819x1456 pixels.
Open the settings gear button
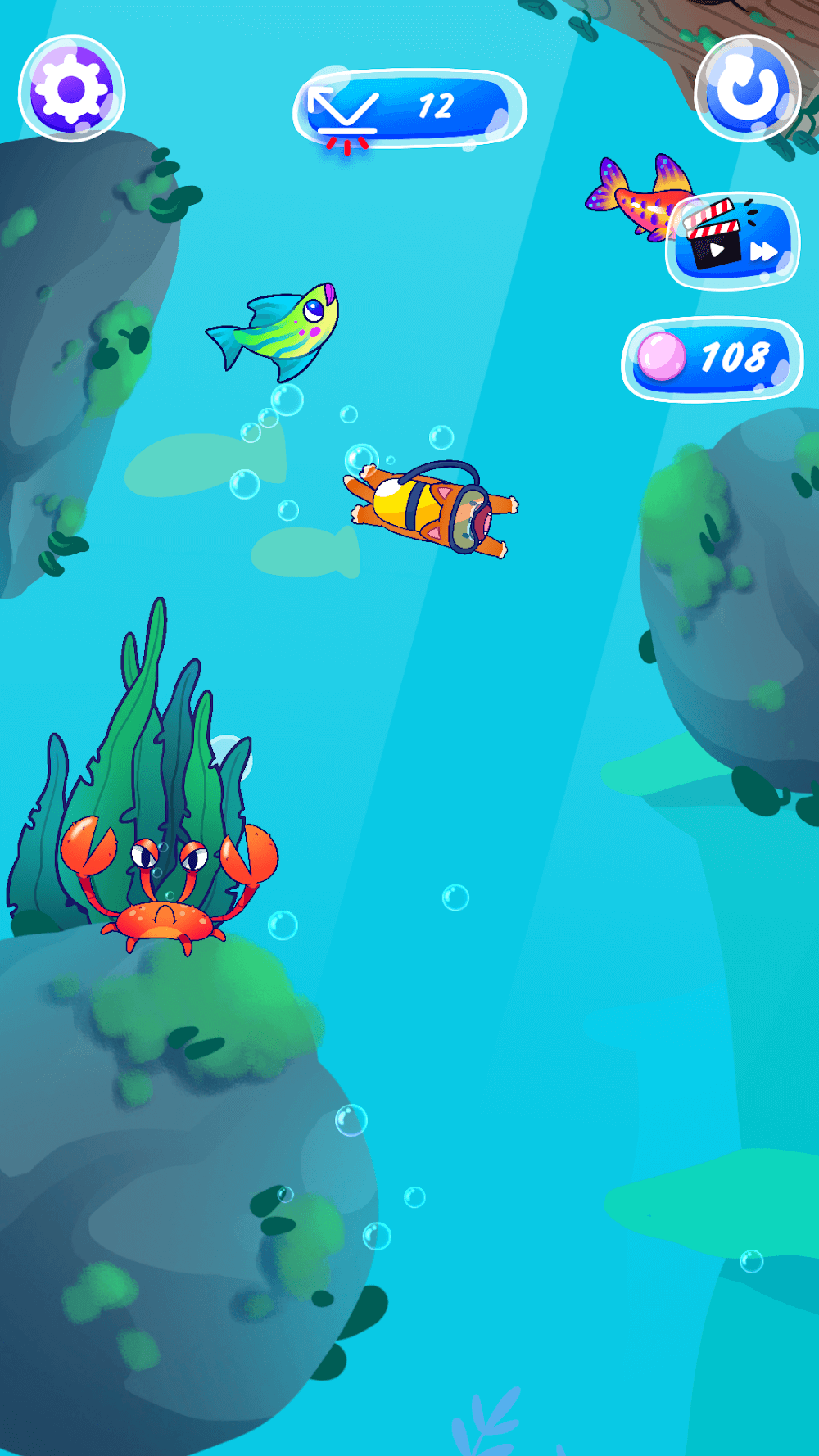pos(72,88)
